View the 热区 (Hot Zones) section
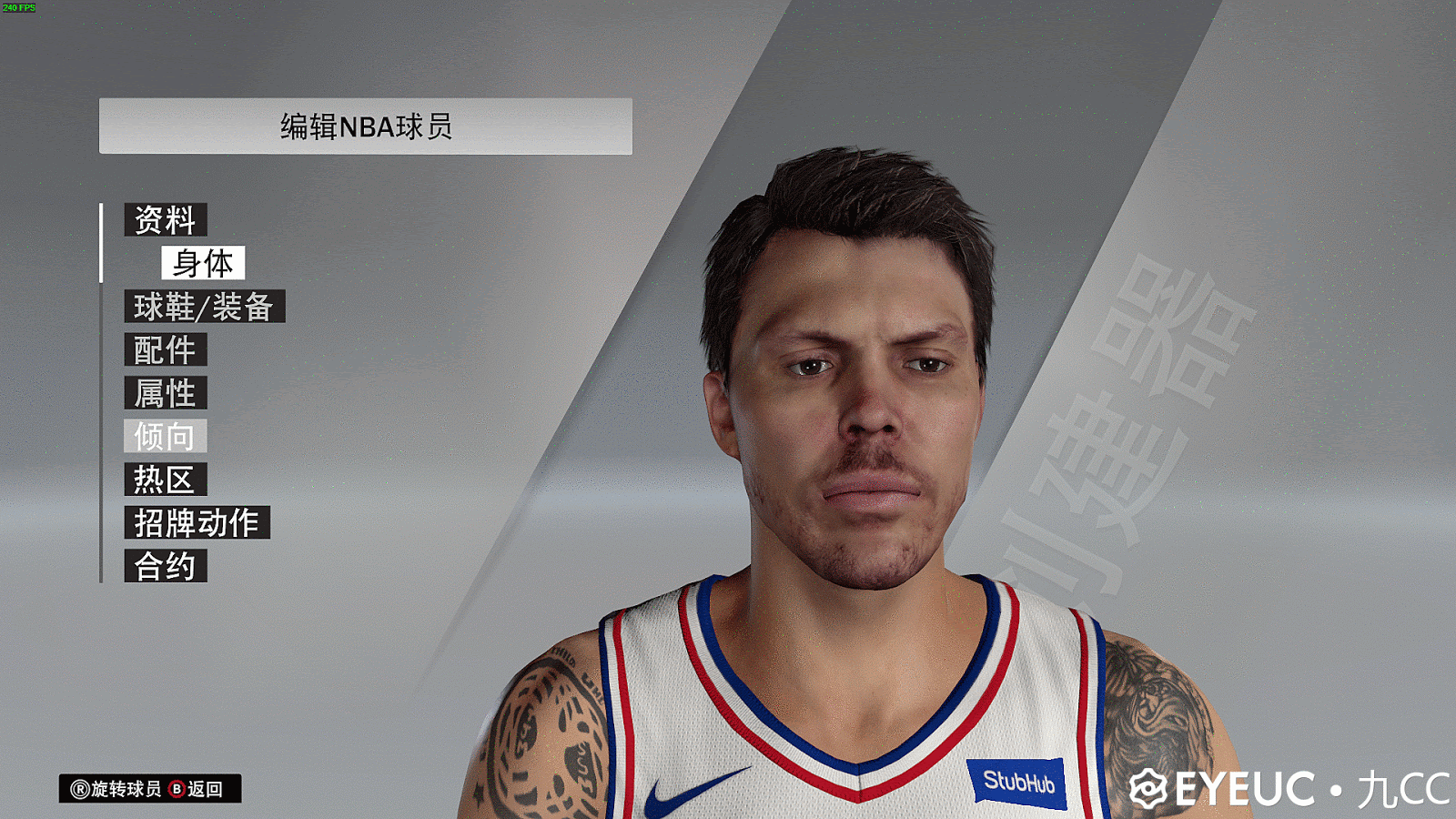Screen dimensions: 1456x819 167,480
